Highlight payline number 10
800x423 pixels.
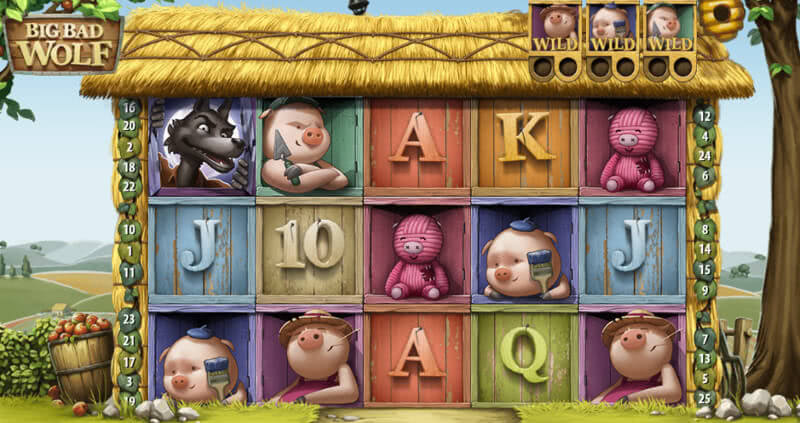click(129, 227)
